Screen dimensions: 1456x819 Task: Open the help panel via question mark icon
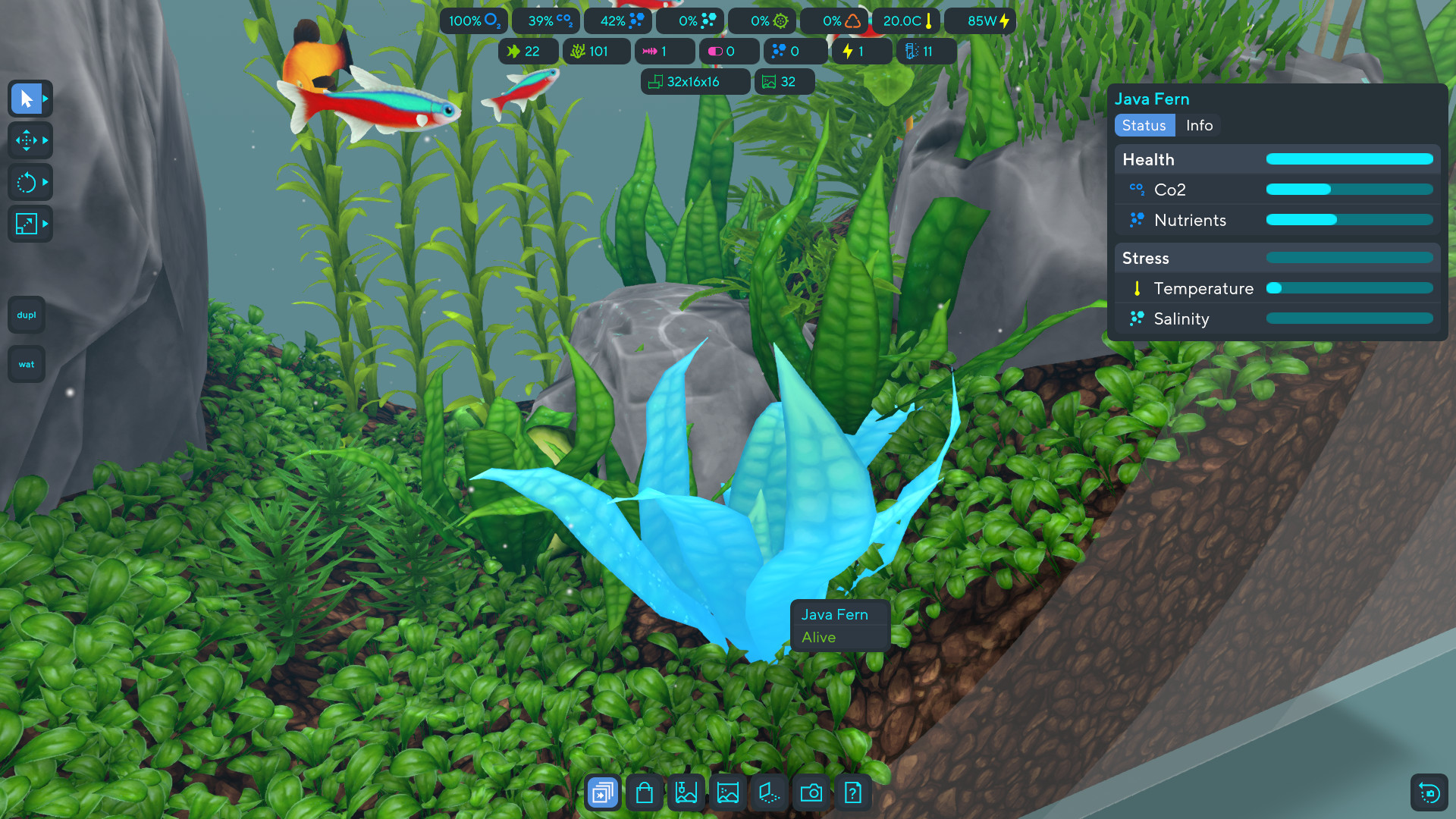pyautogui.click(x=852, y=792)
